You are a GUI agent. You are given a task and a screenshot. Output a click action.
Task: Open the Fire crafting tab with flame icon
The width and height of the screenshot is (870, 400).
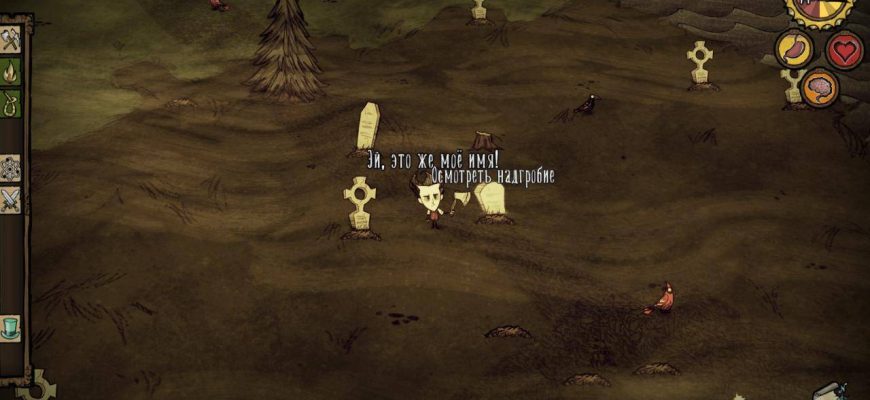click(x=11, y=72)
